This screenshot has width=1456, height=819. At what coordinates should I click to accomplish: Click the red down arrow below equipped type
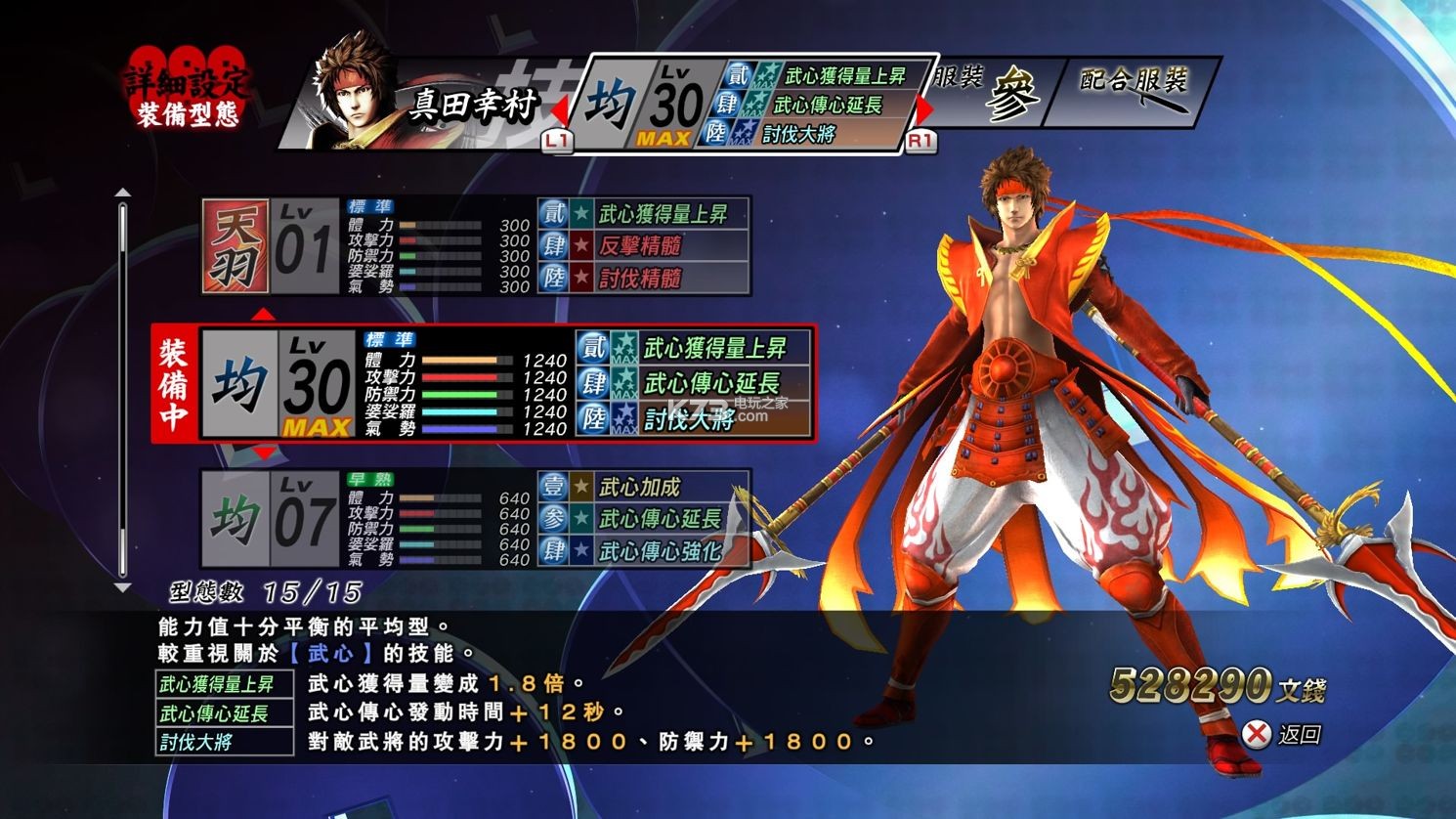coord(263,453)
